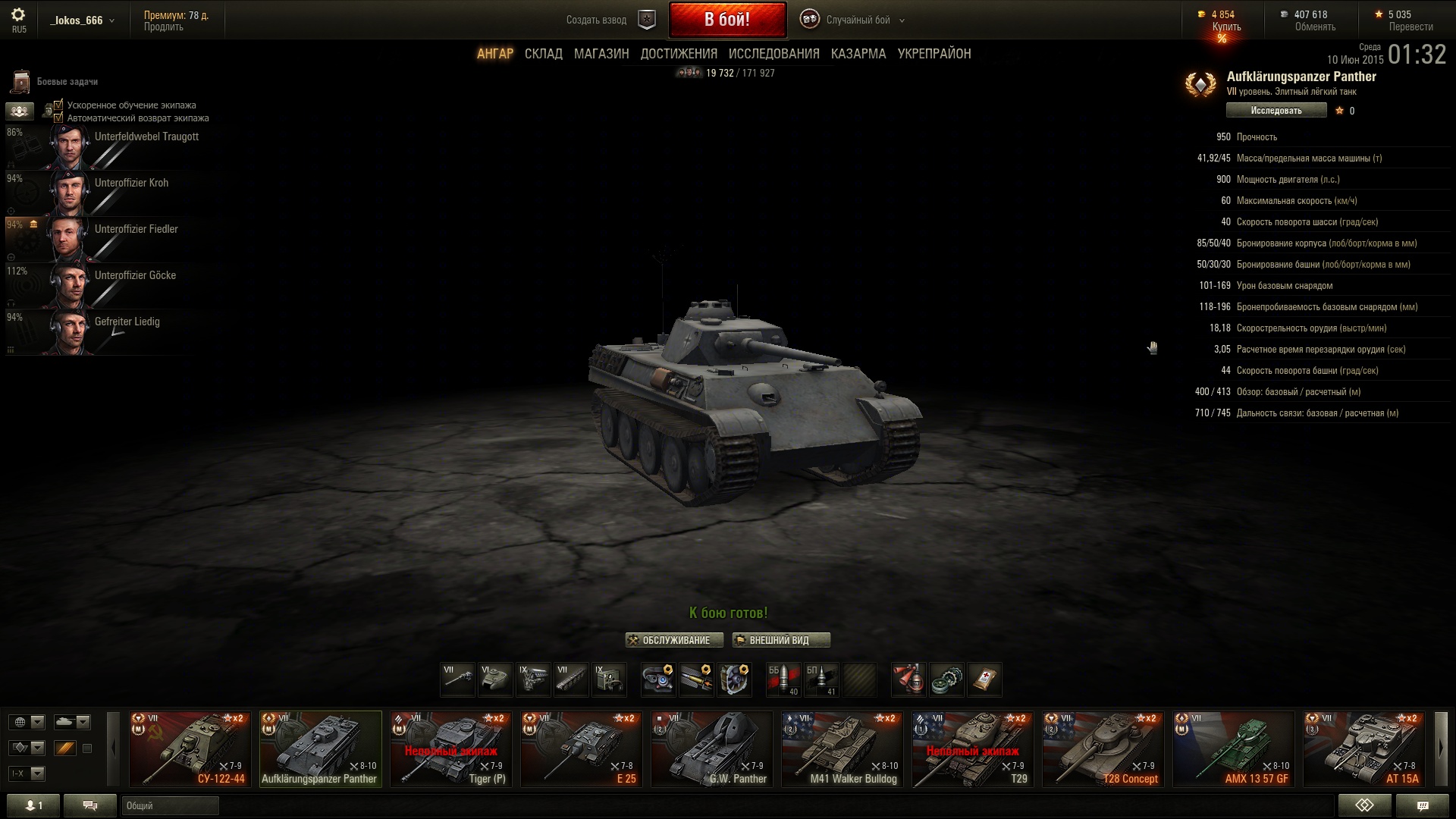Screen dimensions: 1456x819
Task: Start the battle with В бой! button
Action: point(726,20)
